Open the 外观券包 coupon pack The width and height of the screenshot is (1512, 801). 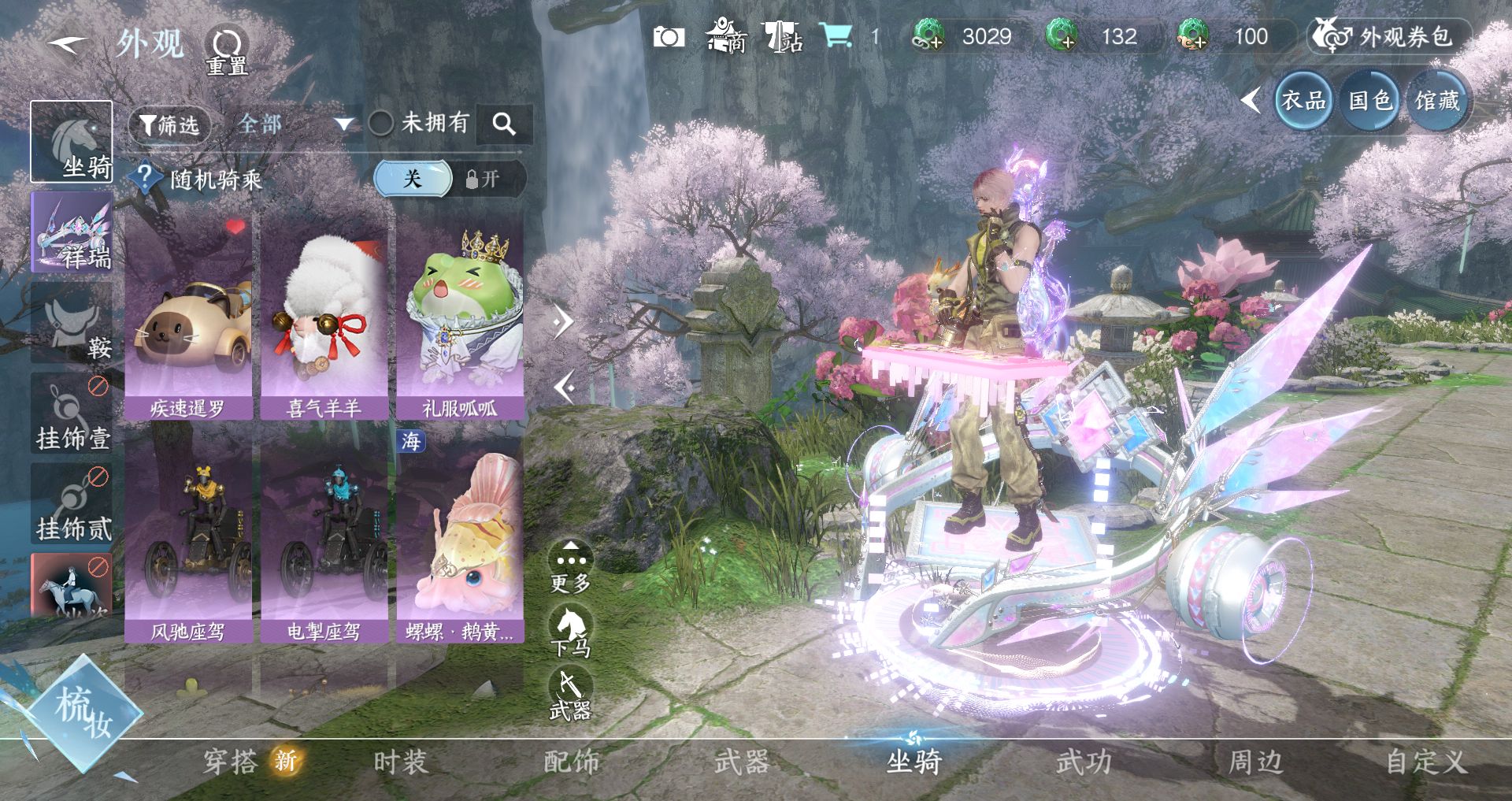point(1391,37)
